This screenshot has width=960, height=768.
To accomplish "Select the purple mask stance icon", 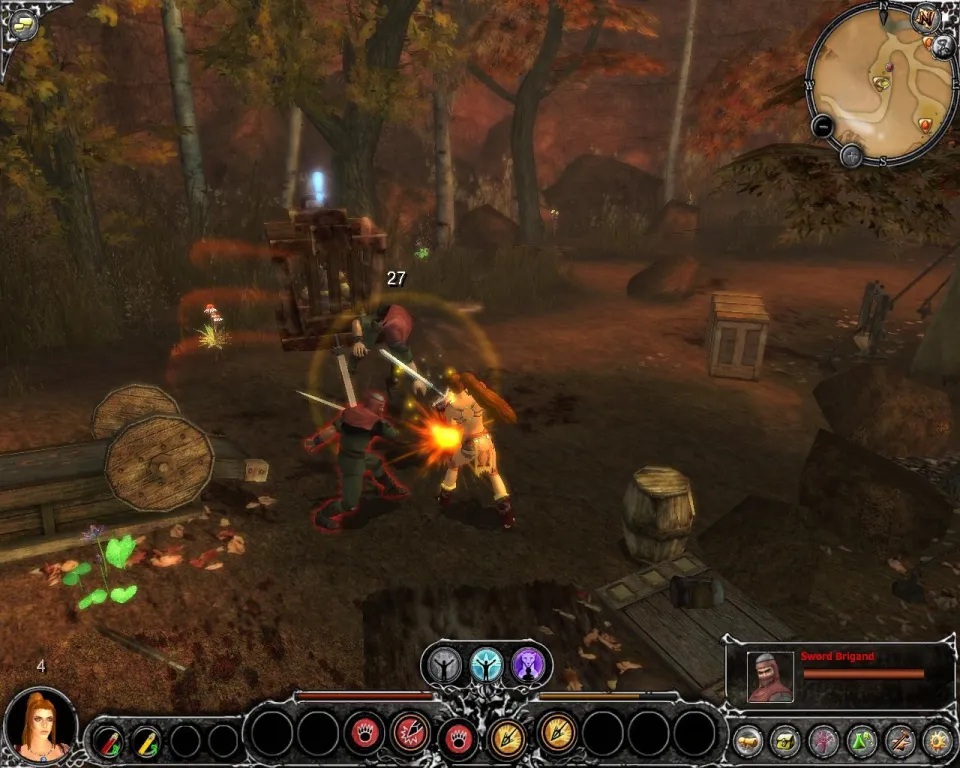I will (528, 665).
